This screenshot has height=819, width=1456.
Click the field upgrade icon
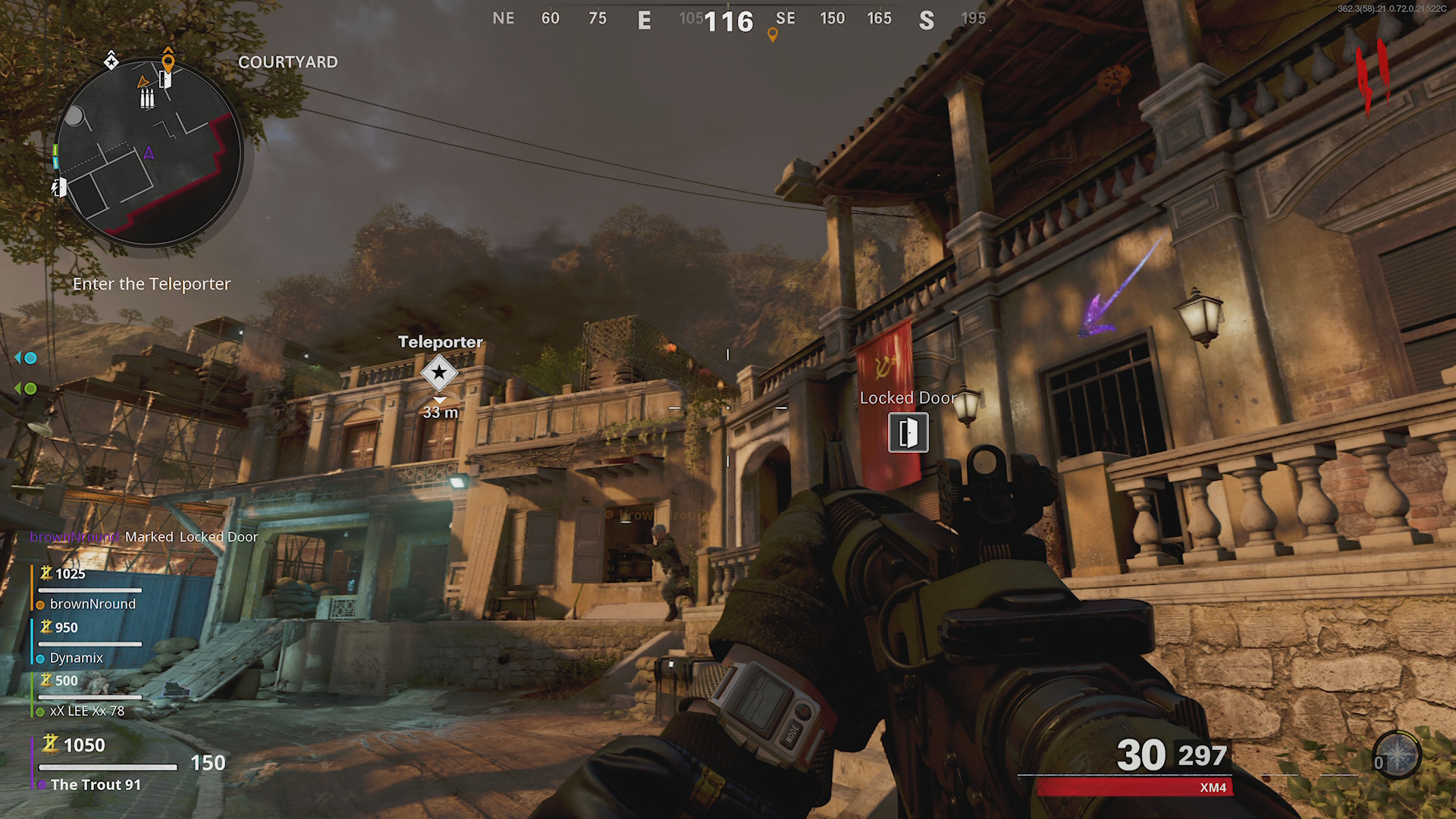click(1396, 755)
